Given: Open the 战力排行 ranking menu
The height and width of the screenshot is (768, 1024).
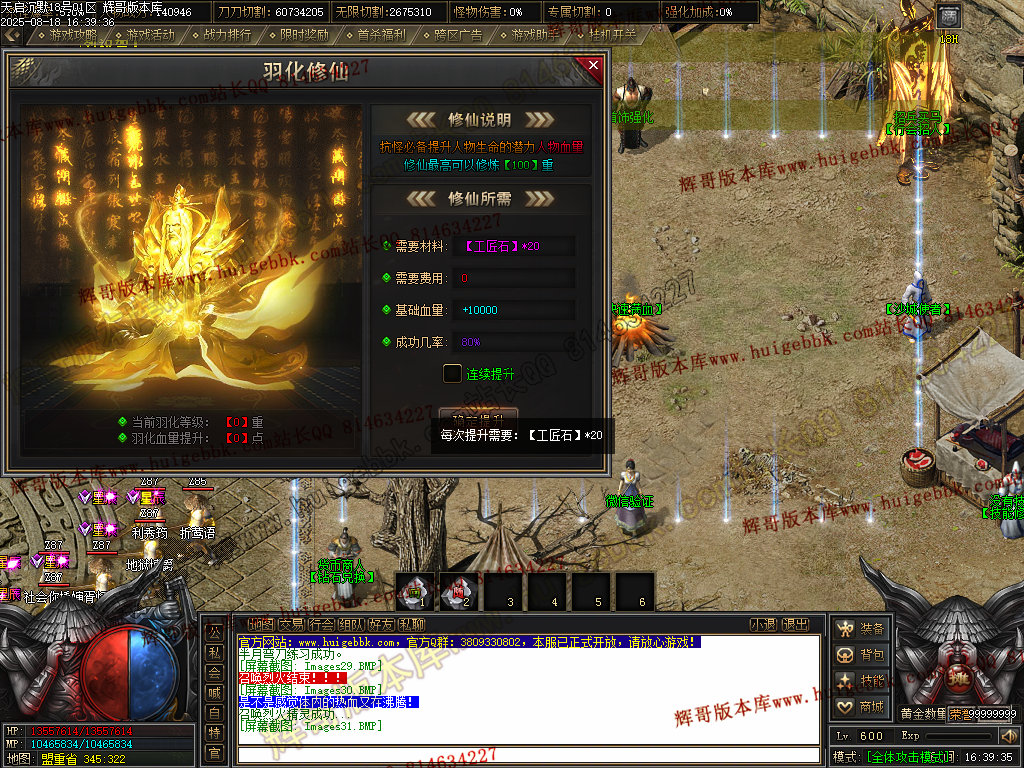Looking at the screenshot, I should [227, 35].
